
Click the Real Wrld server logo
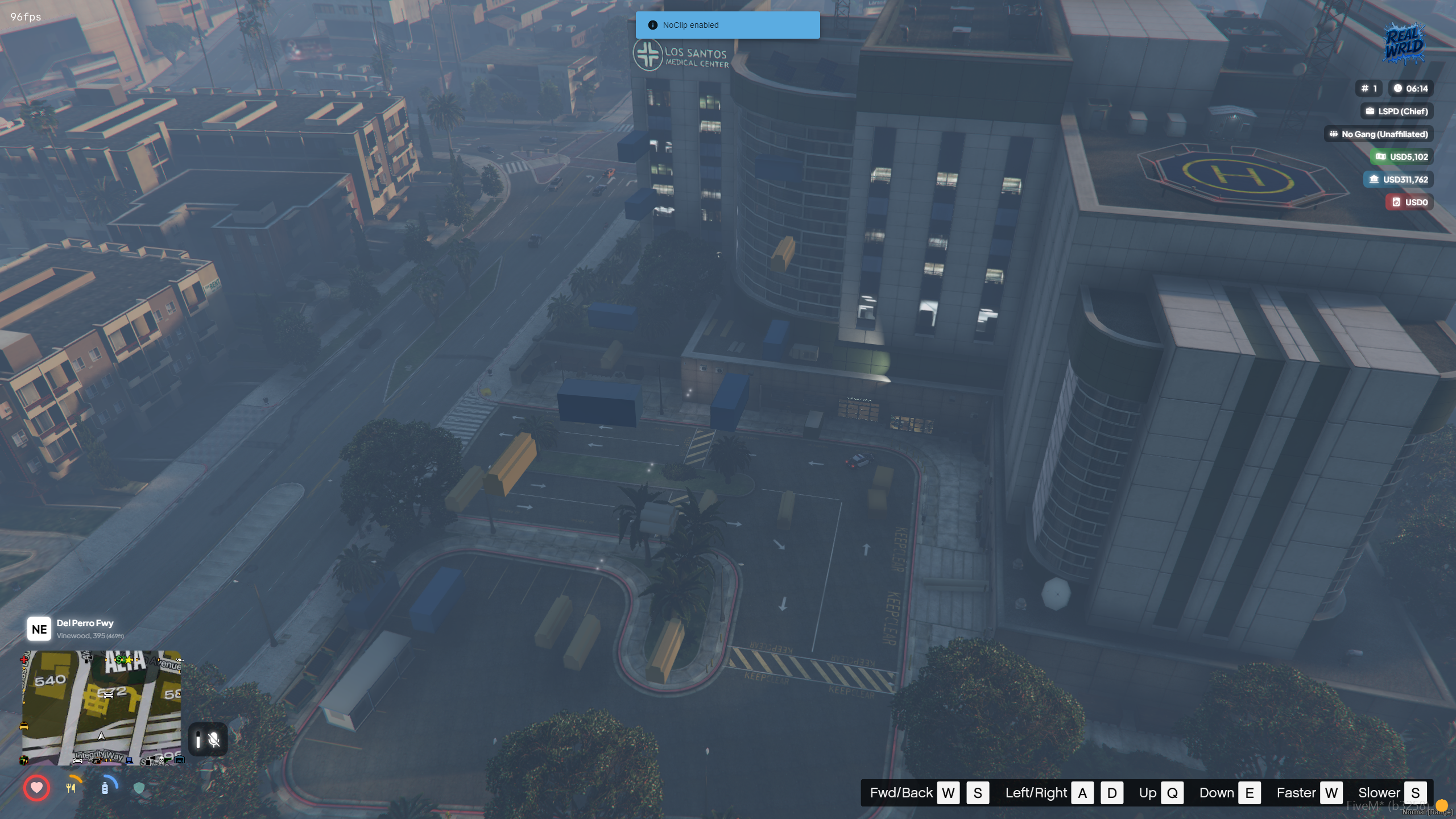(x=1404, y=44)
